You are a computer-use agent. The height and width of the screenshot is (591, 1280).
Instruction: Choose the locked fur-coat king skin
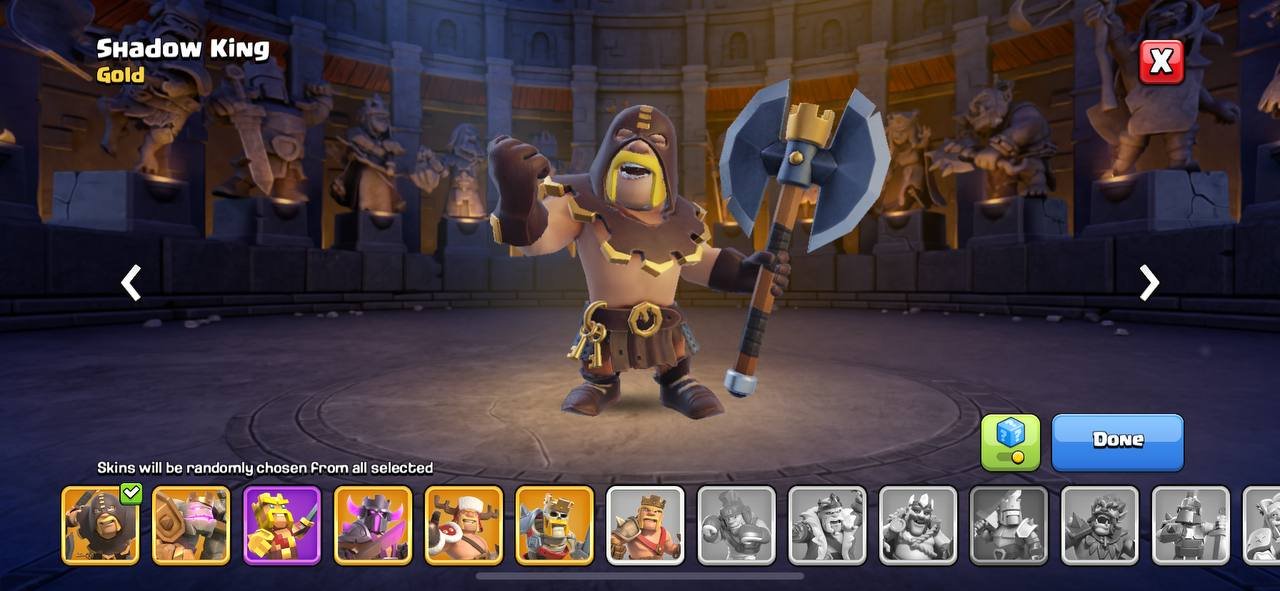[827, 525]
